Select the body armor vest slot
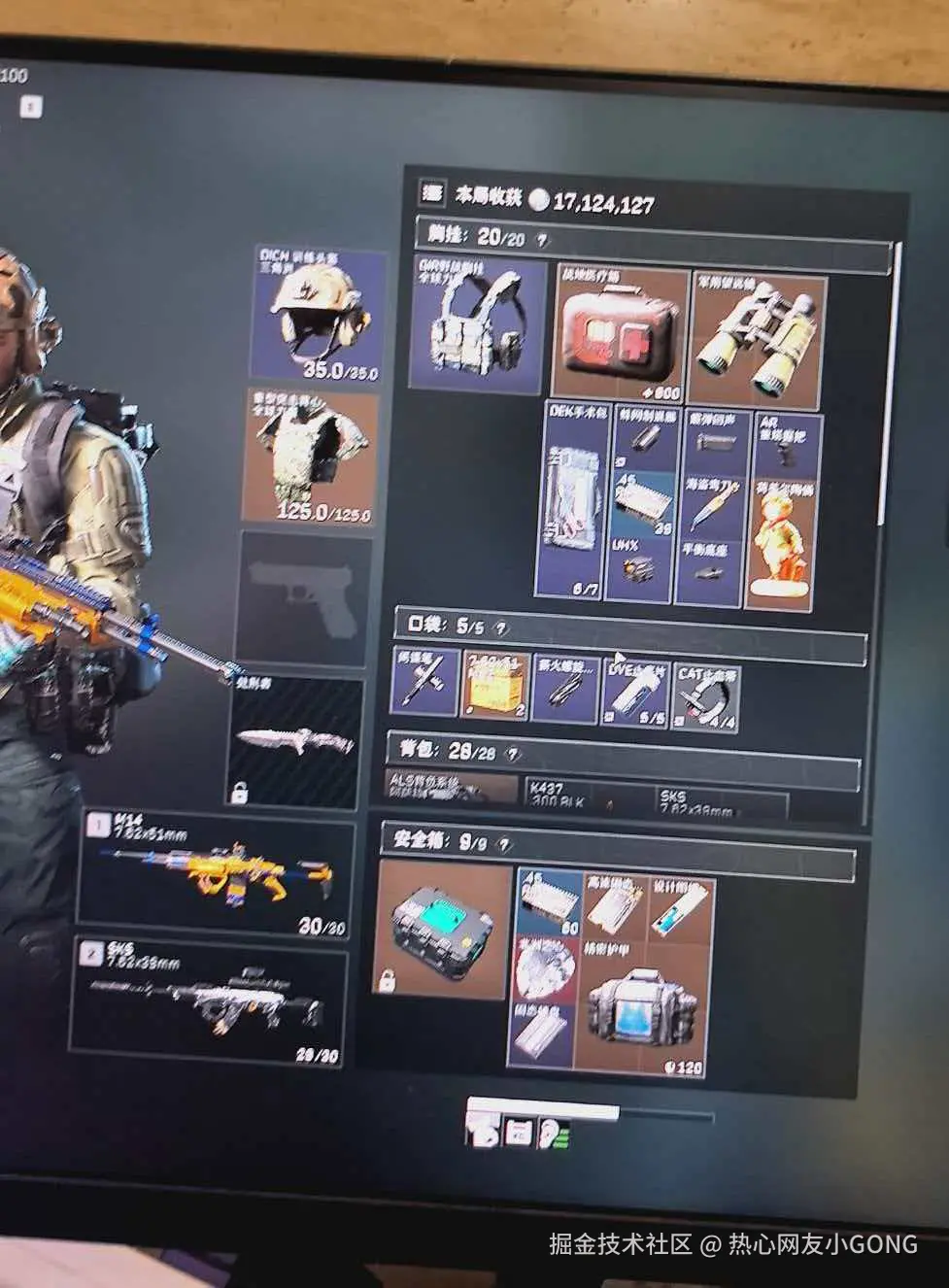The image size is (949, 1288). pyautogui.click(x=310, y=457)
